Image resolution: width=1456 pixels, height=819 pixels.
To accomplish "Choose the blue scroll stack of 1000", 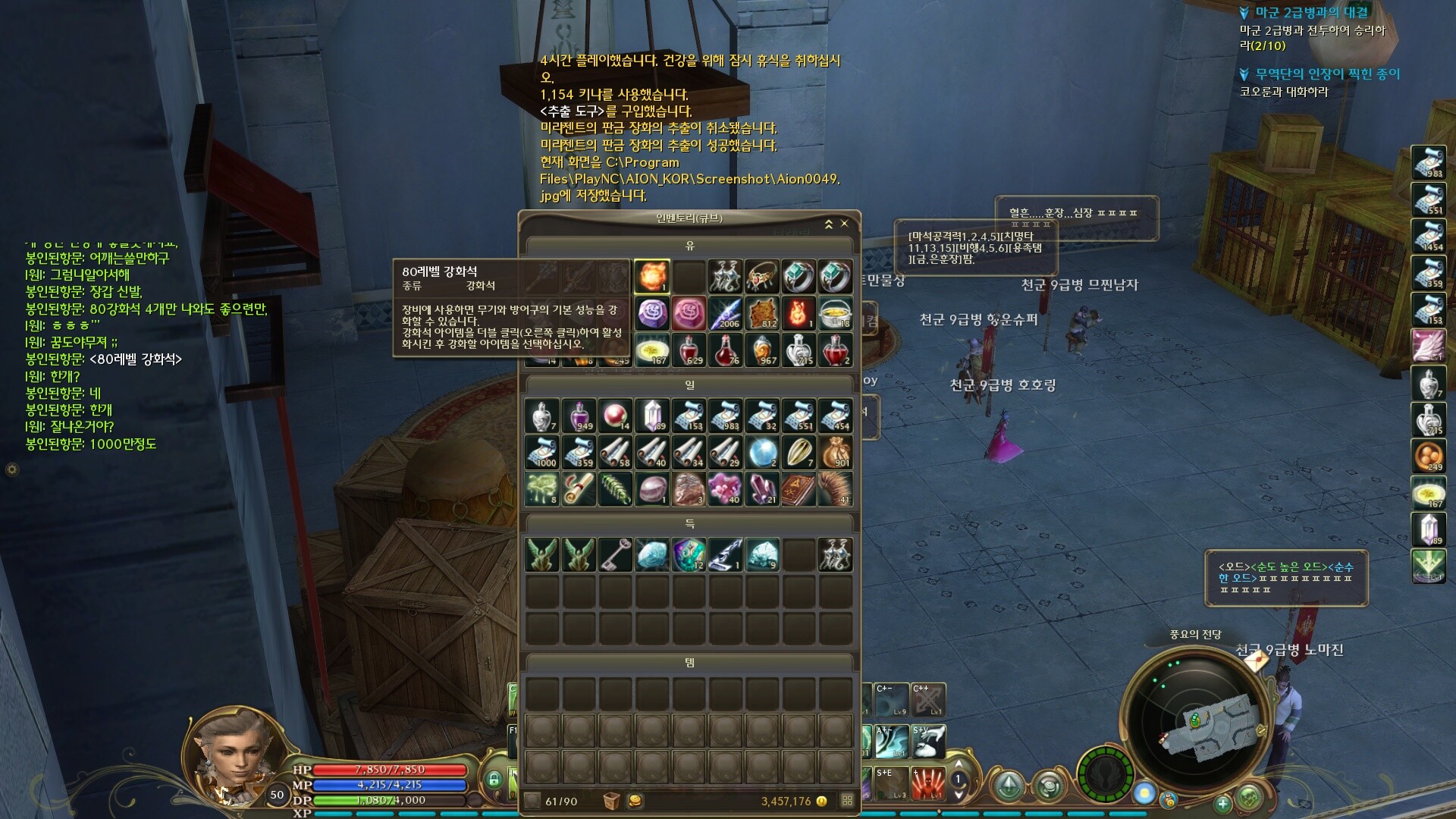I will click(x=541, y=452).
